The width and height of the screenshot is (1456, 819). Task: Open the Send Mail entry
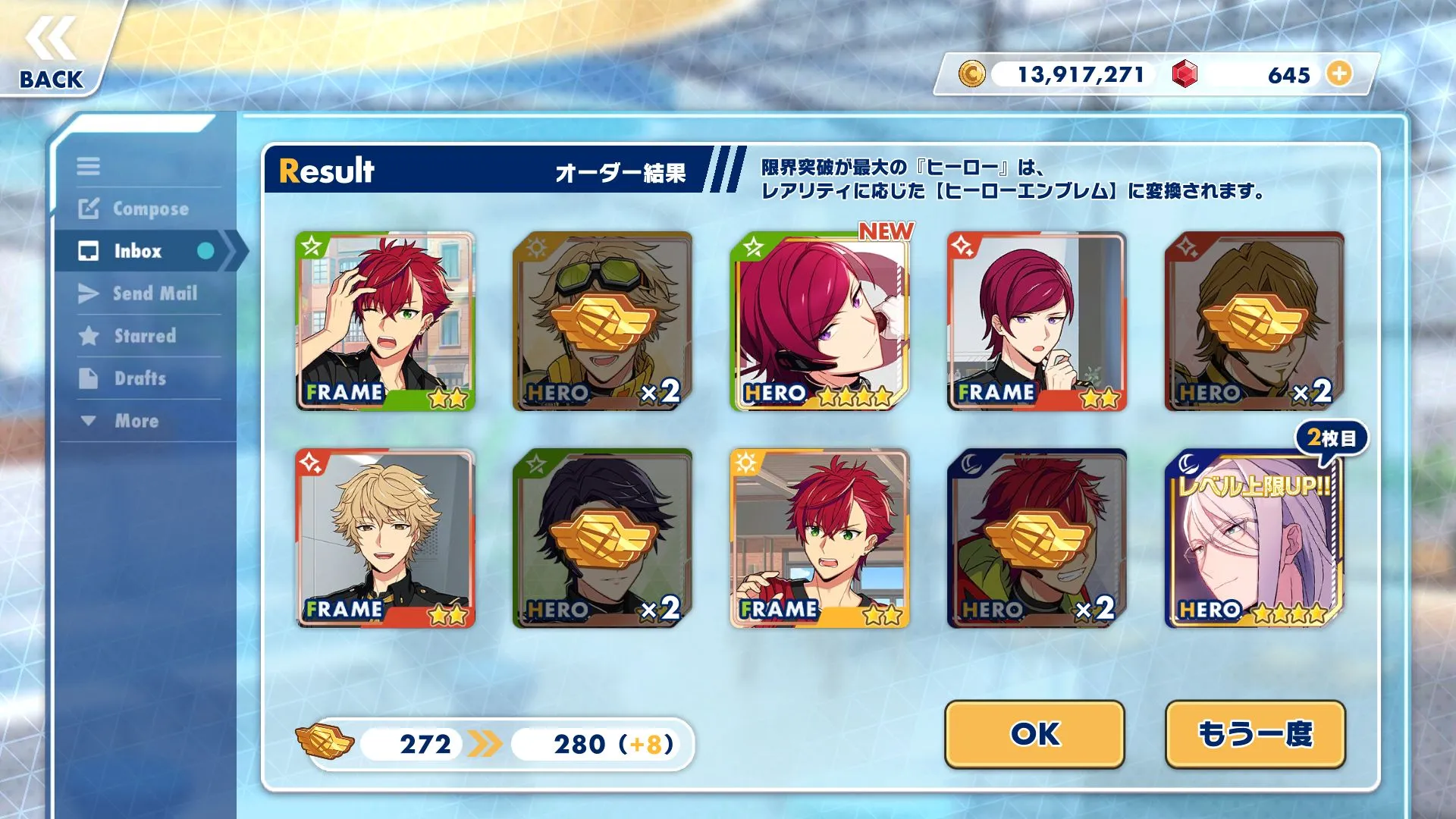point(154,293)
